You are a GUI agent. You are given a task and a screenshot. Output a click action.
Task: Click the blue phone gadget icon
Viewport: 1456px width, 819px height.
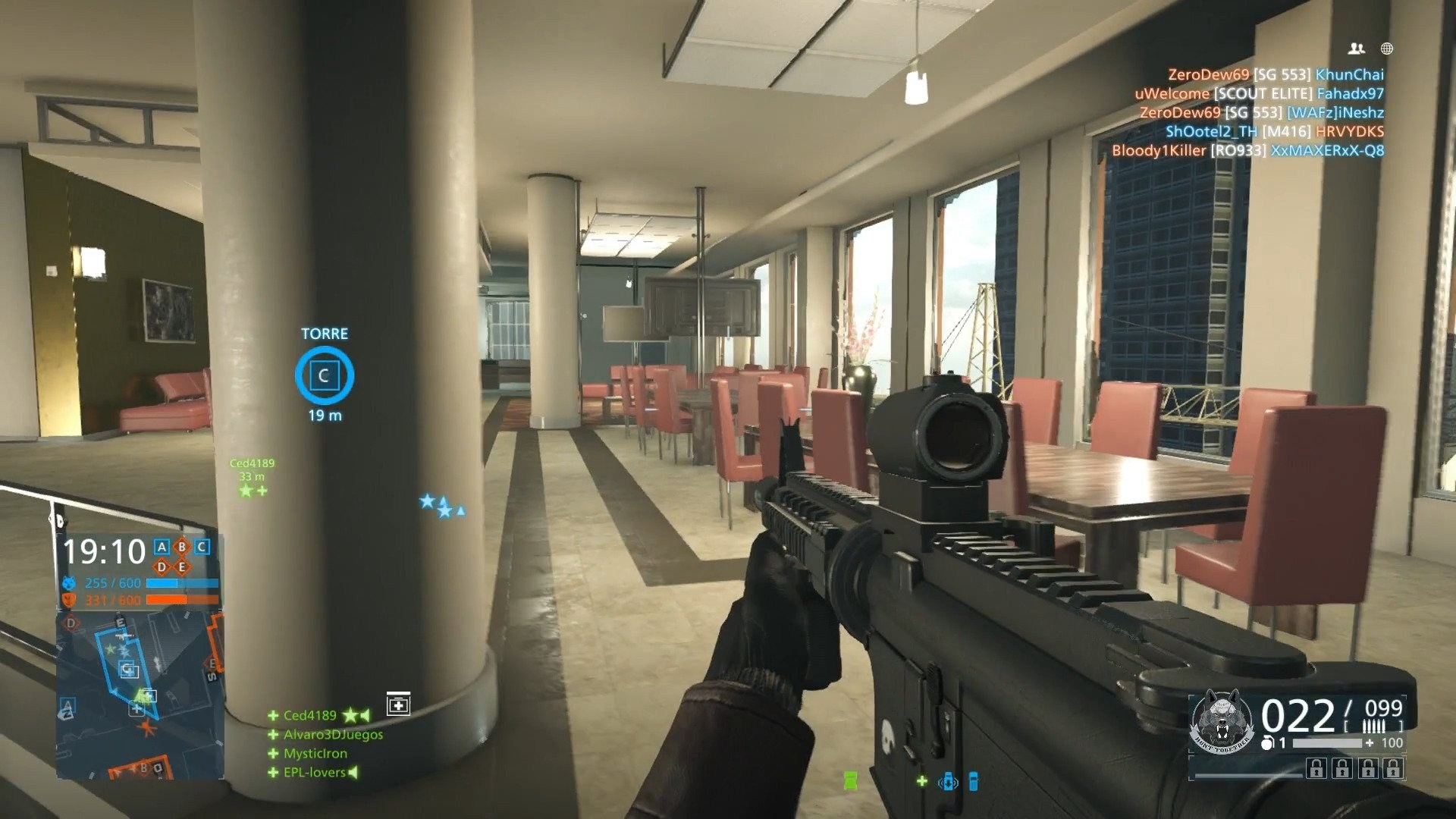pos(974,783)
